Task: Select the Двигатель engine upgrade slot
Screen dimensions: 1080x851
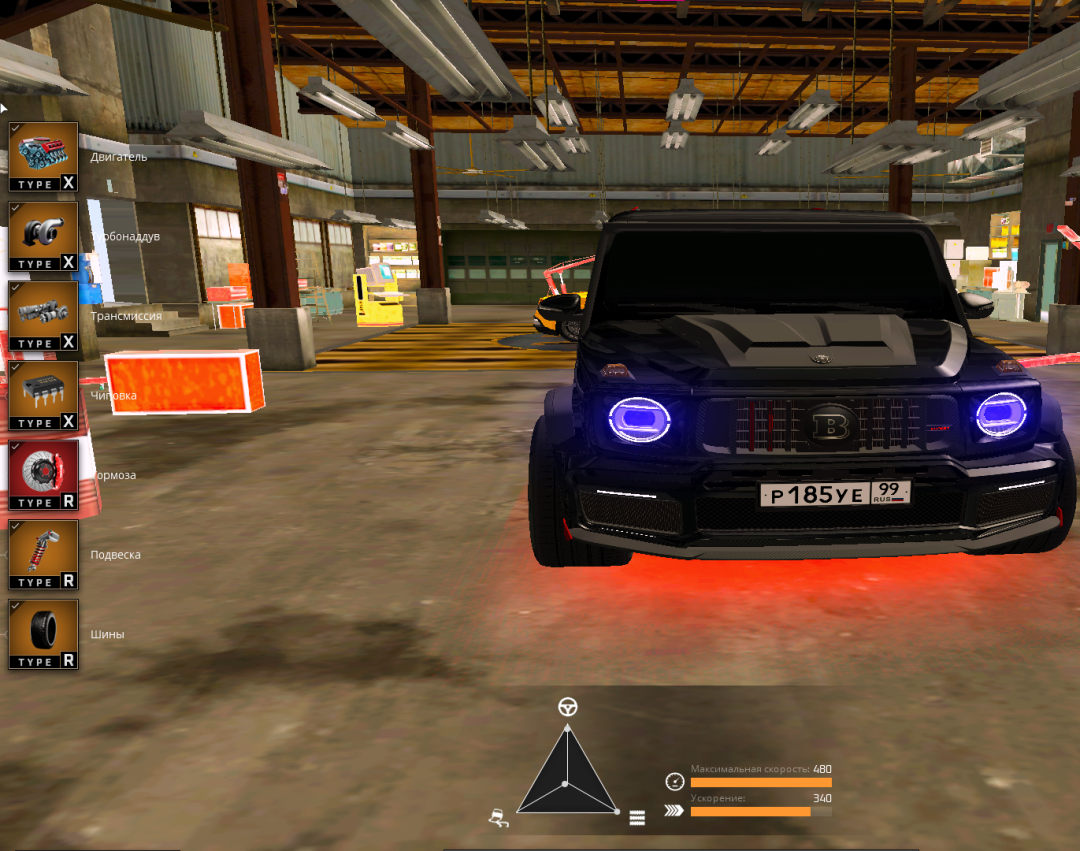Action: (x=43, y=156)
